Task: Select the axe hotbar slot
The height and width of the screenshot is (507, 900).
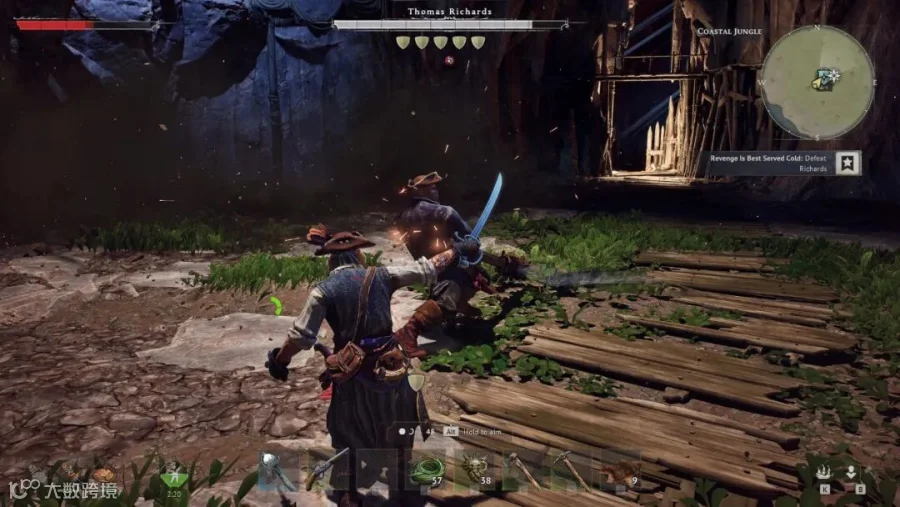Action: [277, 469]
